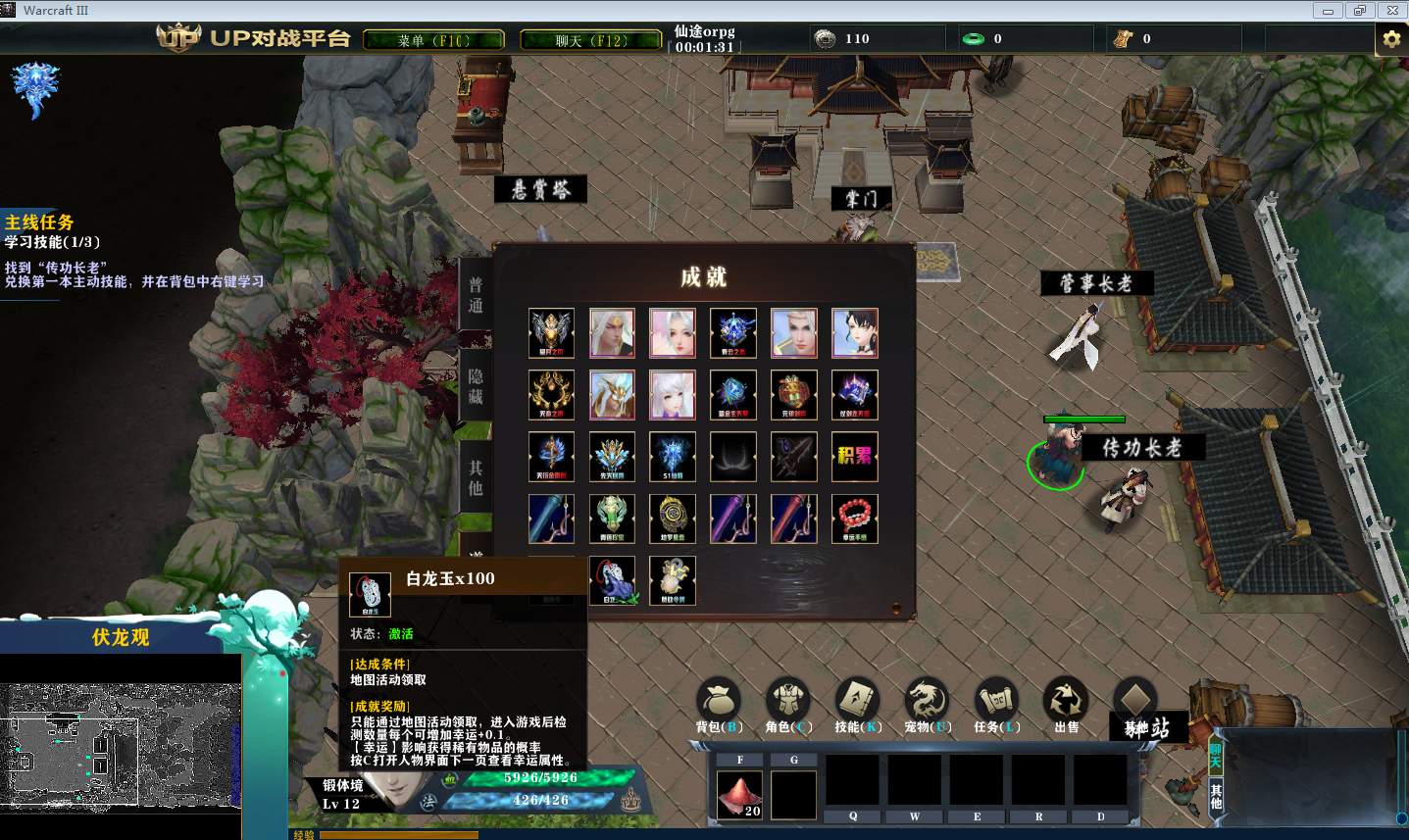Select the black-haired woman portrait achievement
Viewport: 1409px width, 840px height.
[854, 333]
